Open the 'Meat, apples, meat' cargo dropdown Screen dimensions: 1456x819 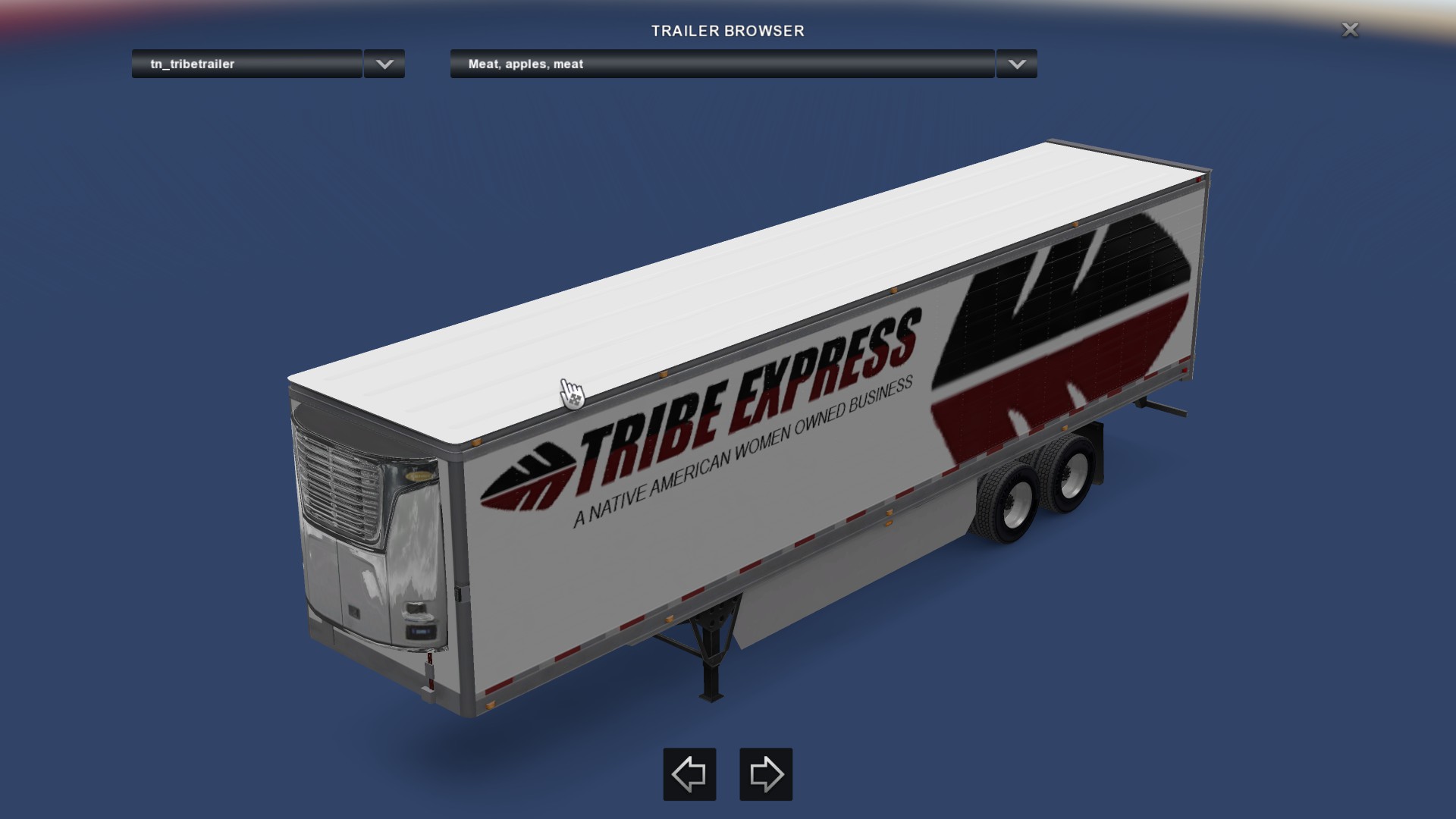[x=721, y=64]
